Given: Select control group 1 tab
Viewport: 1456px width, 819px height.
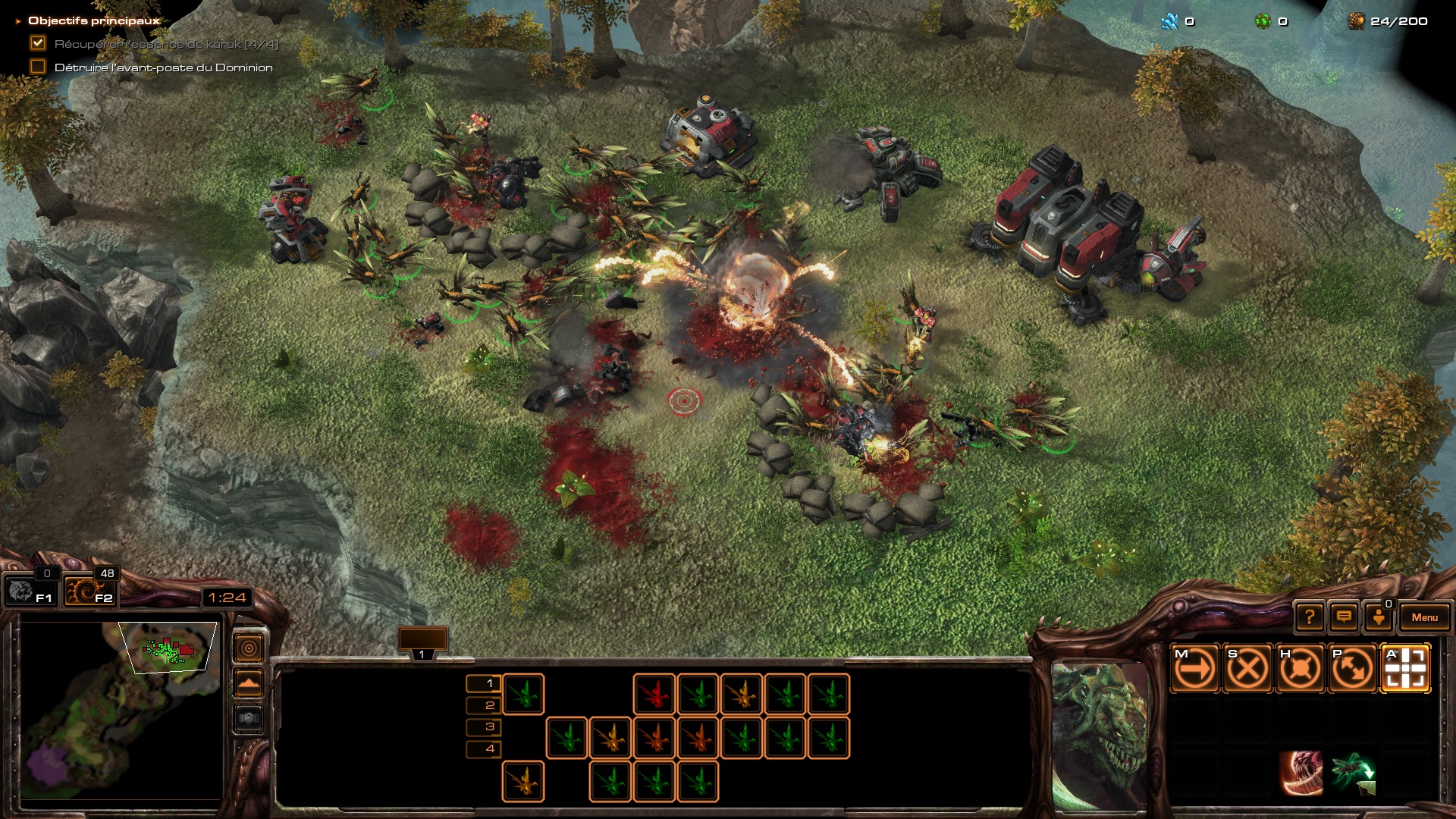Looking at the screenshot, I should click(422, 642).
